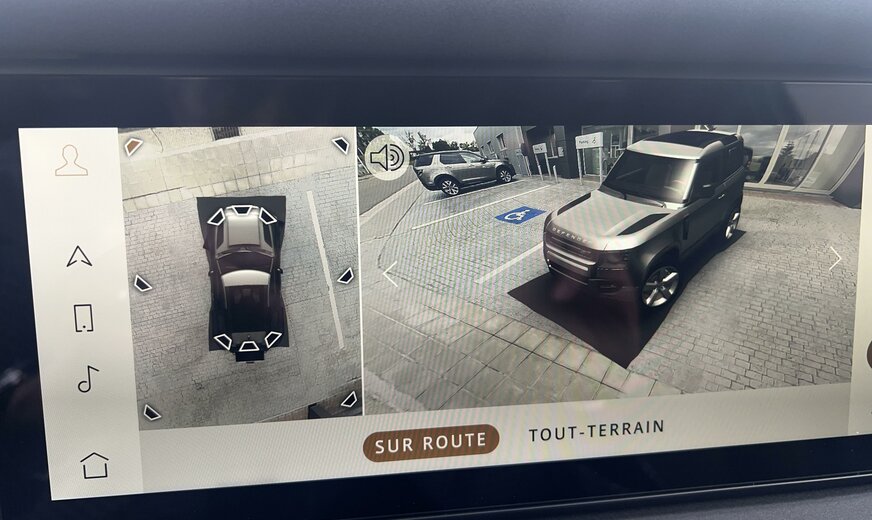
Task: Rotate the 3D vehicle view left arrow
Action: coord(390,274)
